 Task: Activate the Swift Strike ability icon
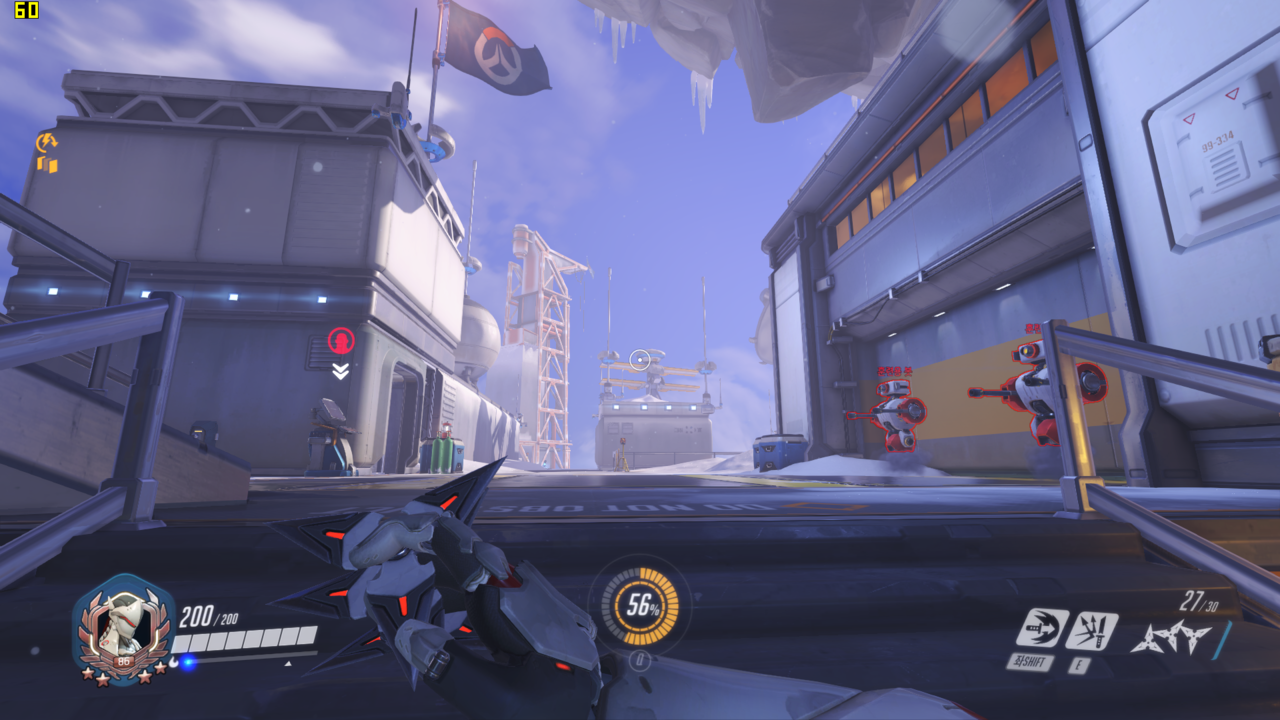(1041, 628)
